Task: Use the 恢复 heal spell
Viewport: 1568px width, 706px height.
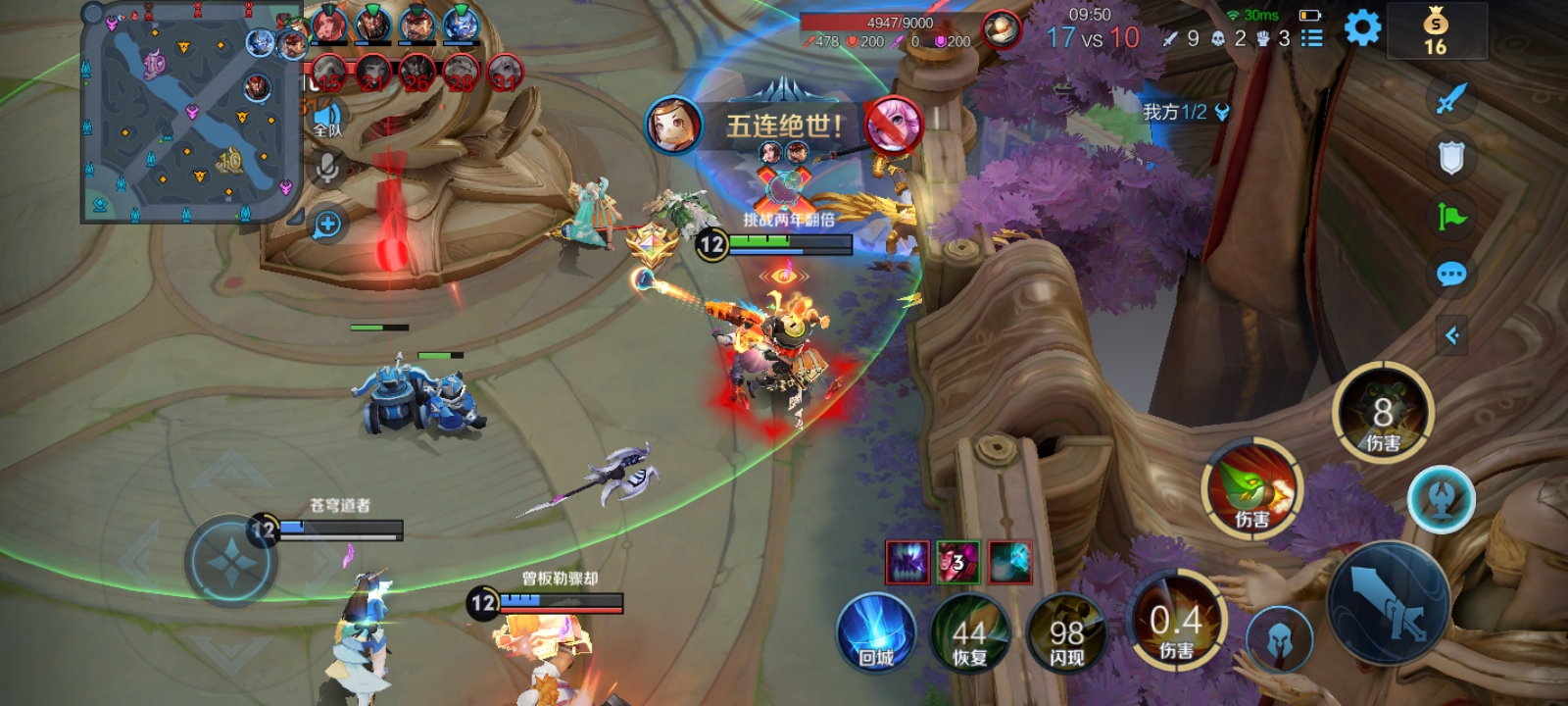Action: tap(969, 633)
